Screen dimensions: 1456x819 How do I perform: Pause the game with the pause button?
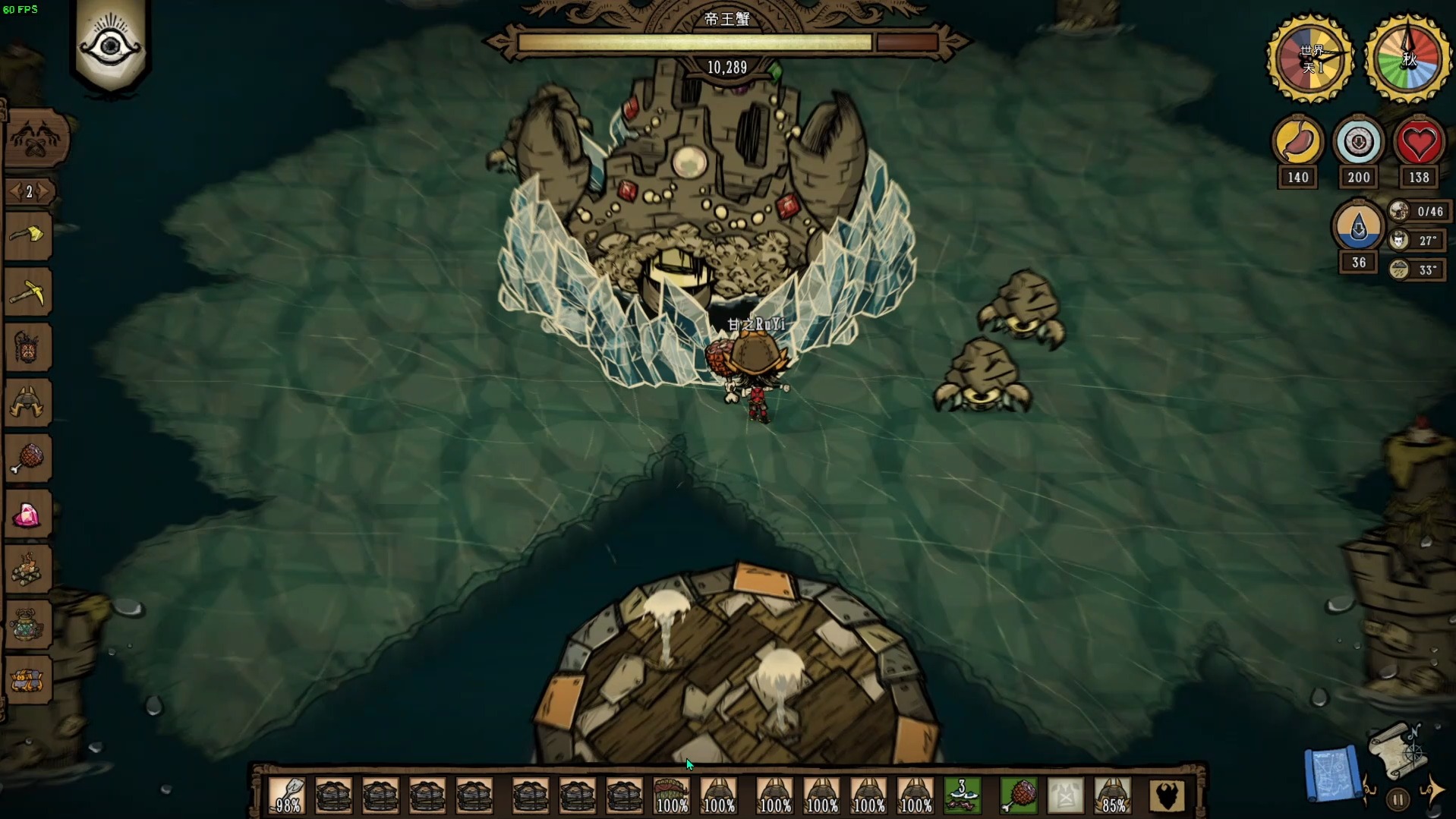pos(1398,799)
